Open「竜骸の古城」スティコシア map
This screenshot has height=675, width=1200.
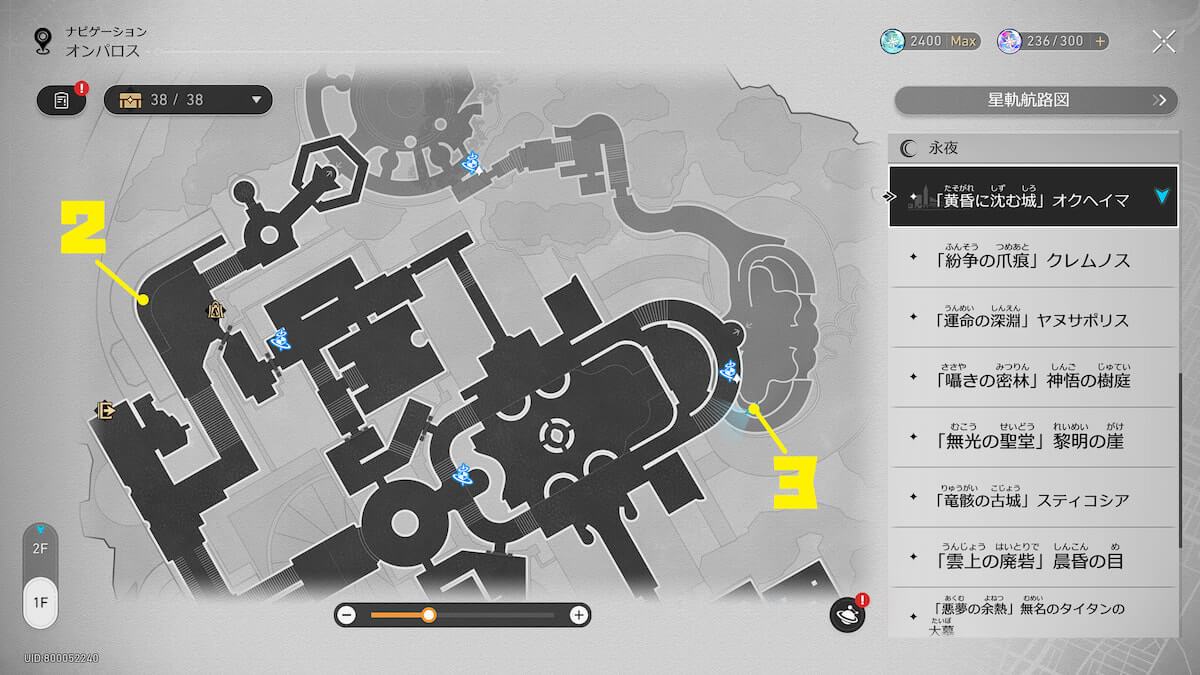point(1034,499)
